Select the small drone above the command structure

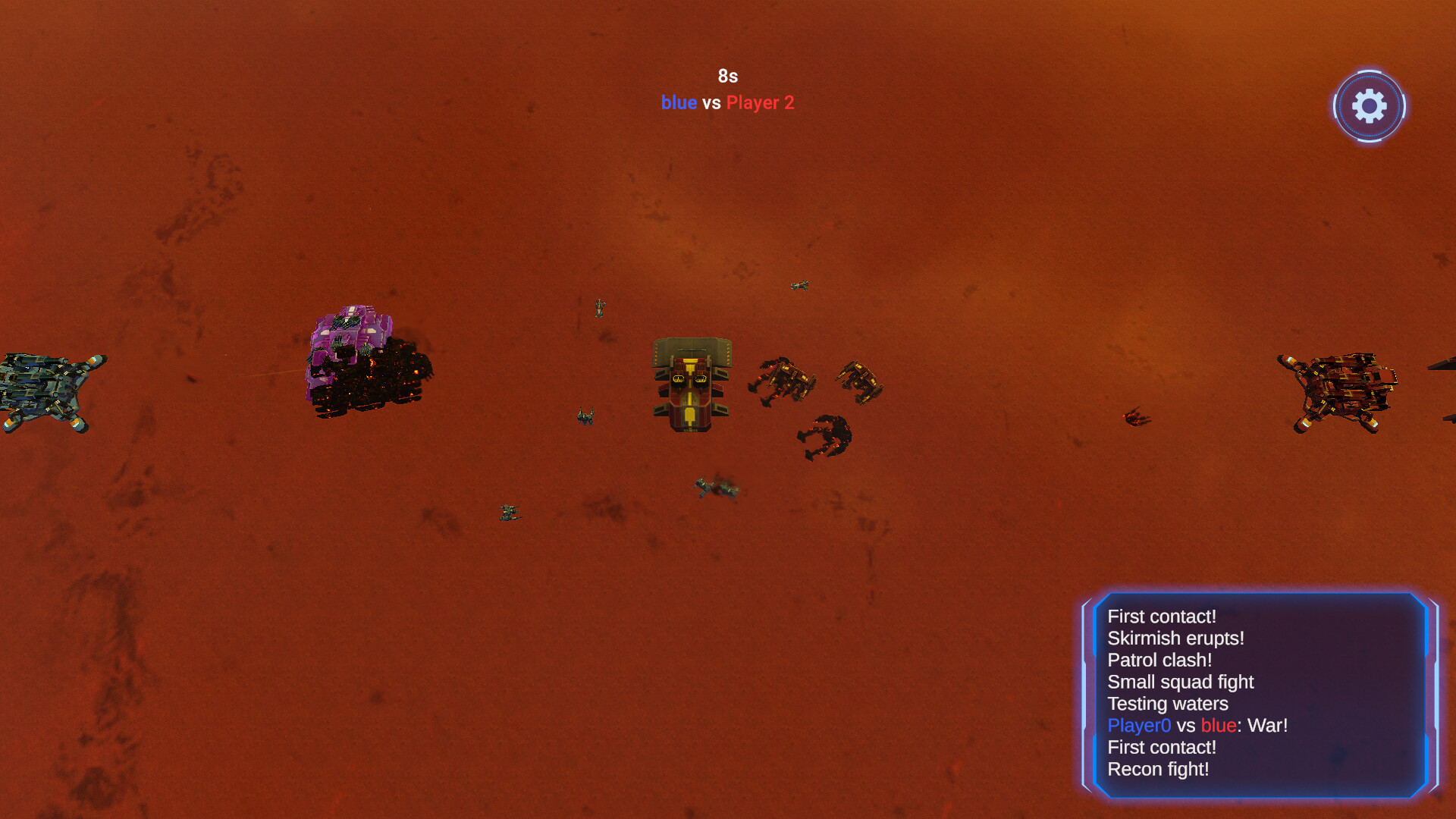pos(799,286)
